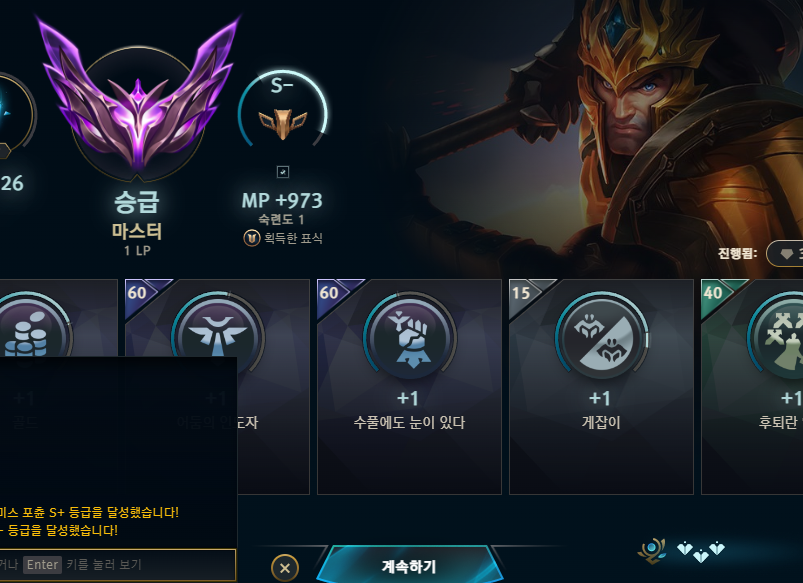803x583 pixels.
Task: Open the heart progress pill beside 진행됨
Action: pos(785,254)
